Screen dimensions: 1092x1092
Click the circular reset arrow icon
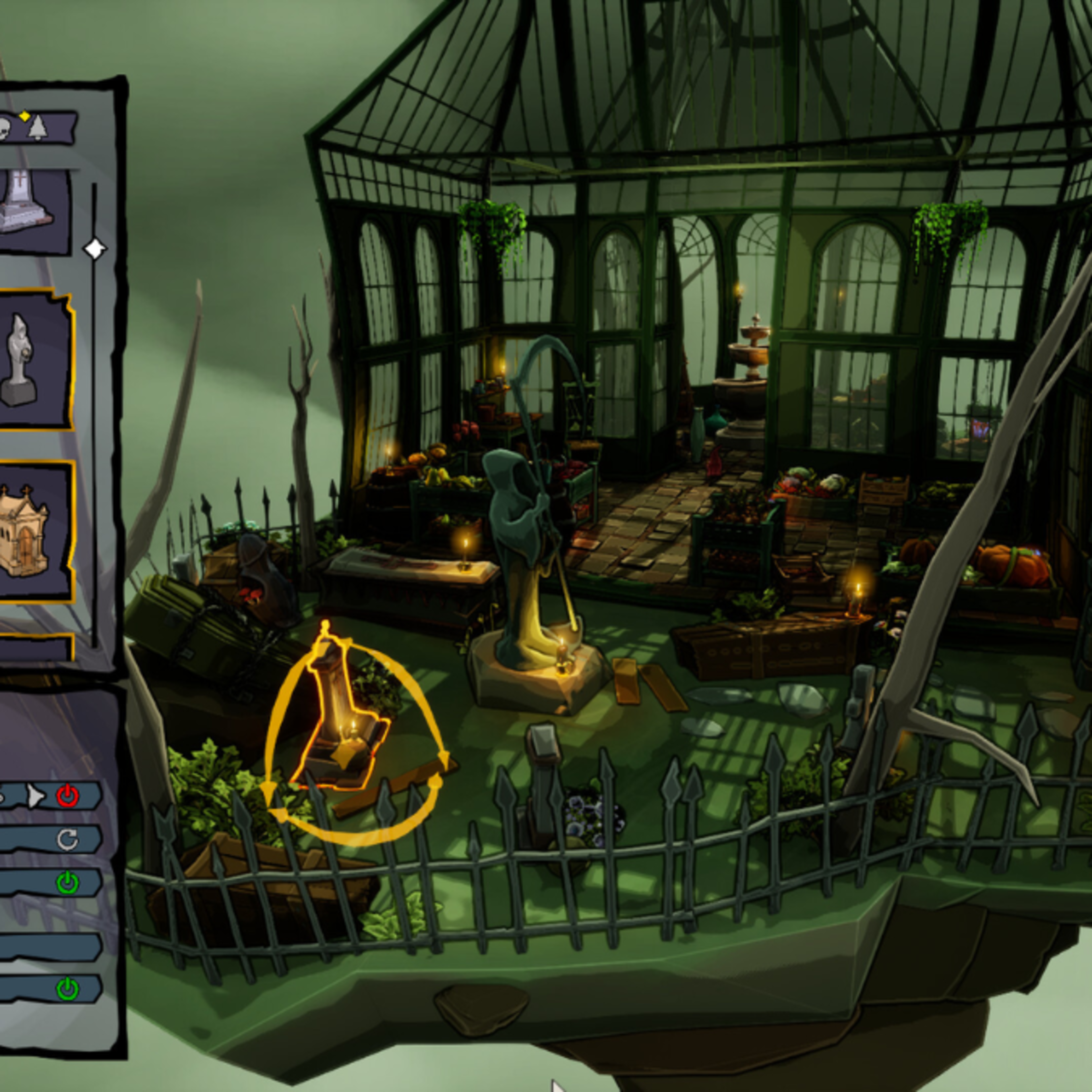[x=68, y=840]
